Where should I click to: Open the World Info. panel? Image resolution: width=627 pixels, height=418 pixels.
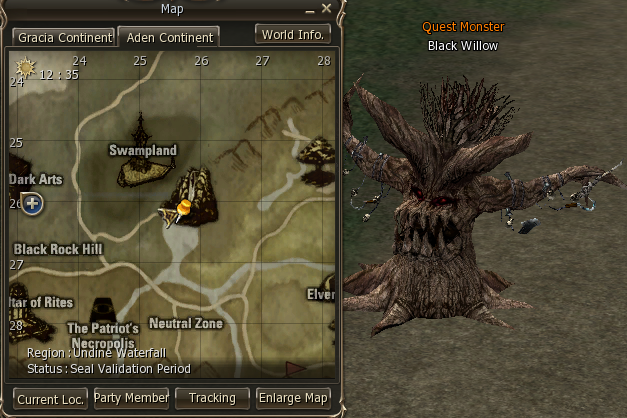click(293, 34)
